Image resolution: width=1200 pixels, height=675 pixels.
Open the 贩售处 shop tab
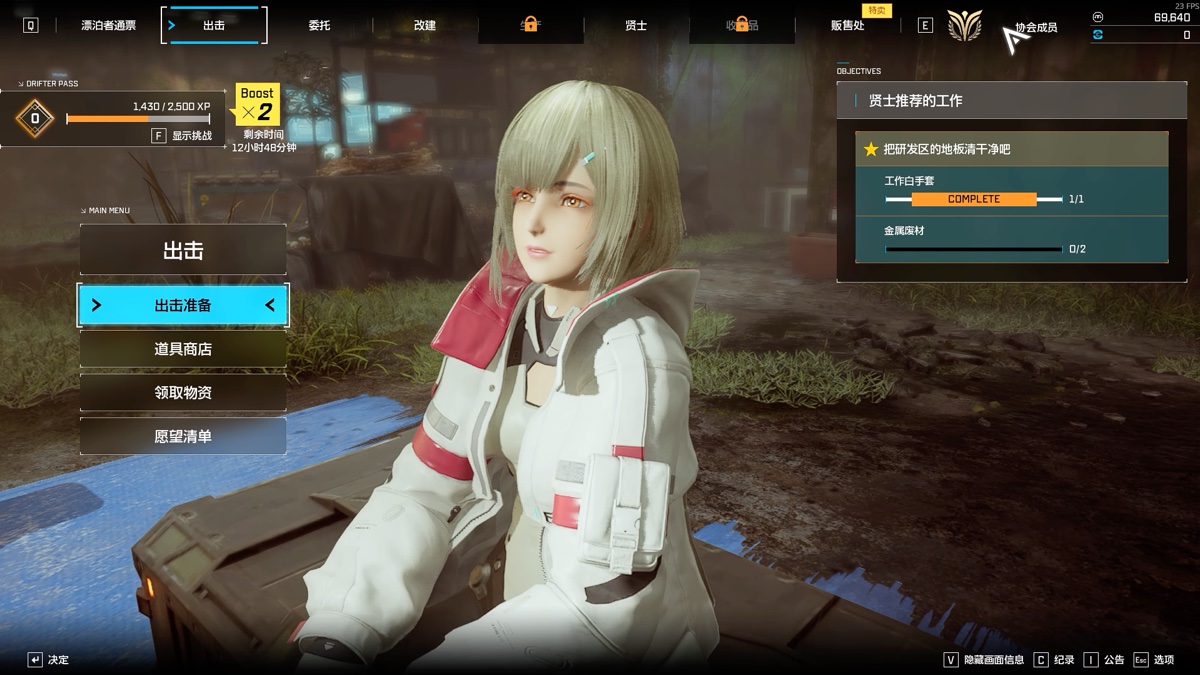click(x=847, y=25)
